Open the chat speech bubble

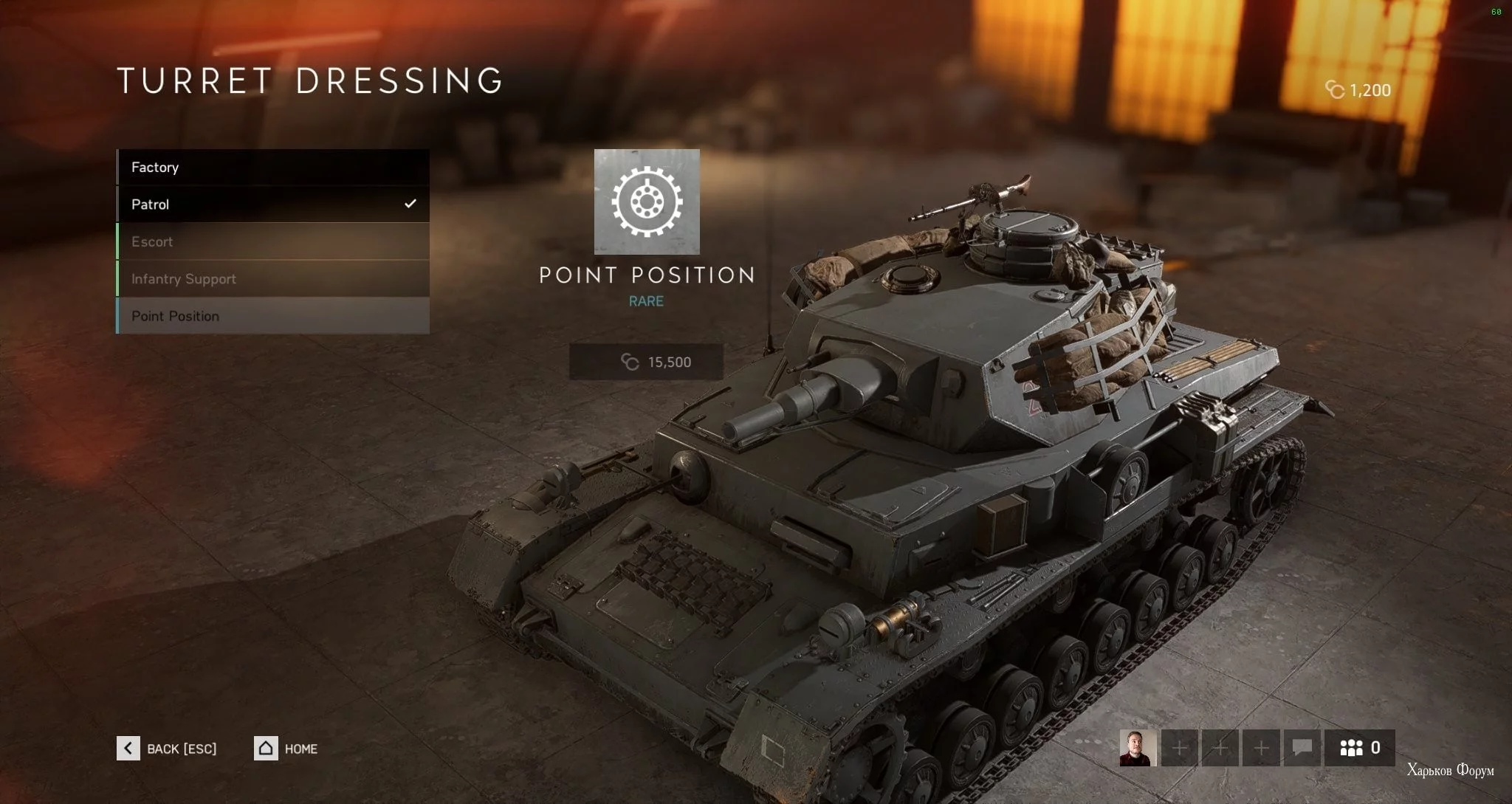click(1302, 748)
